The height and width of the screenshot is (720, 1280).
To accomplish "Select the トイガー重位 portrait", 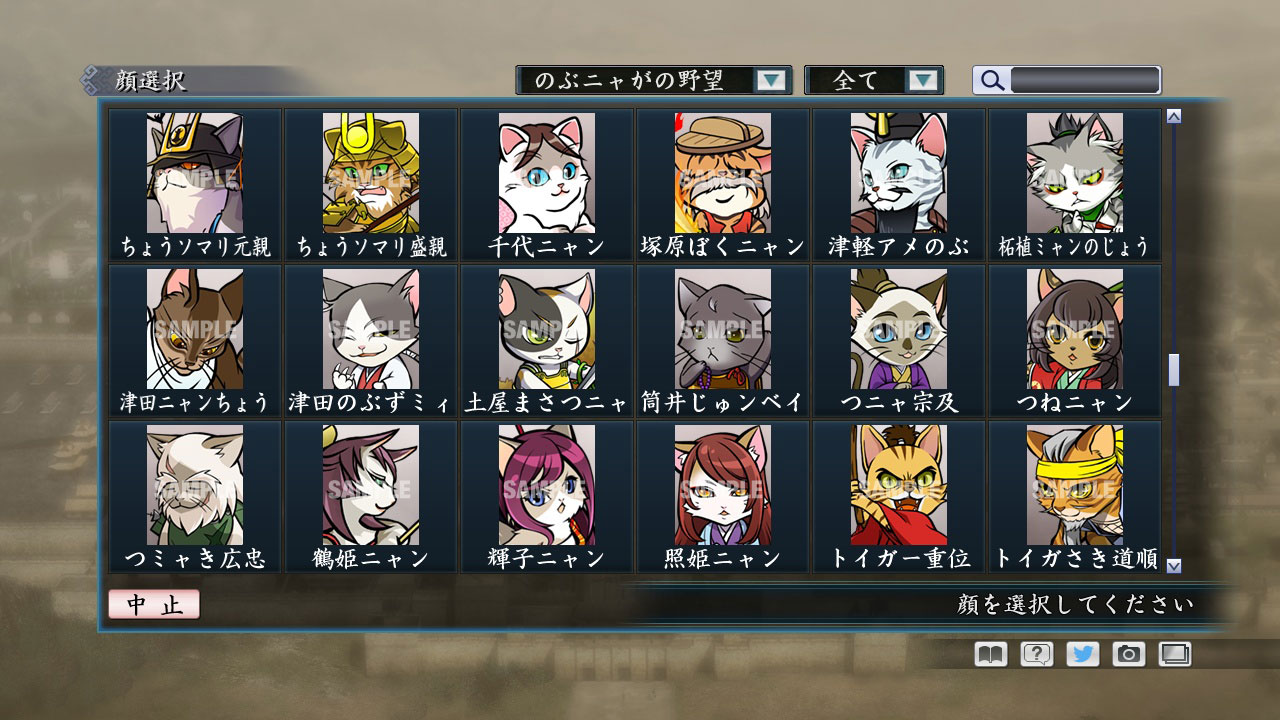I will [898, 485].
